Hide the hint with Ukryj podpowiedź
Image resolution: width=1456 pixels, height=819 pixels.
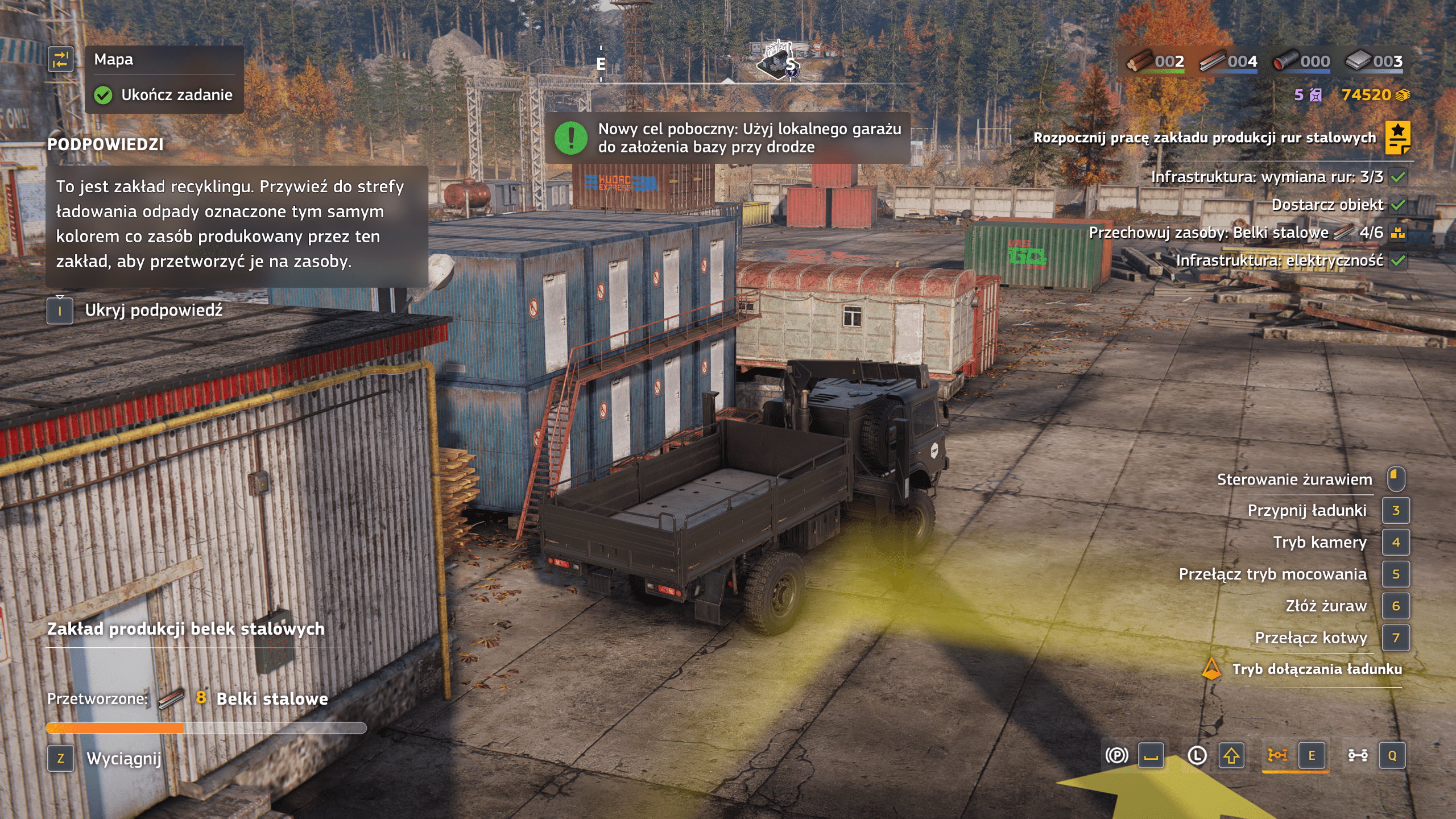[154, 311]
